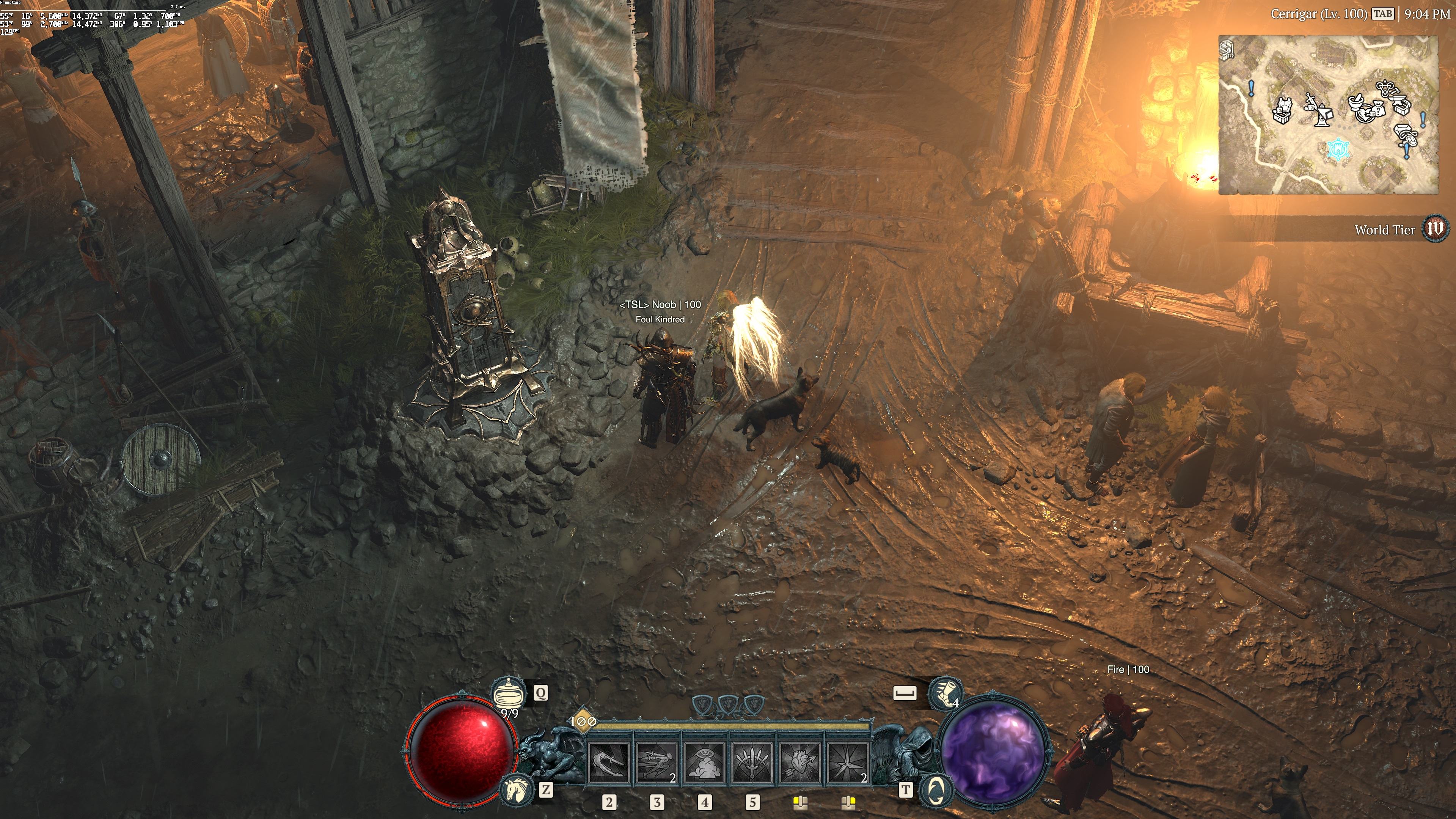1456x819 pixels.
Task: Cast the eye-over-smoke-cloud skill
Action: 705,761
